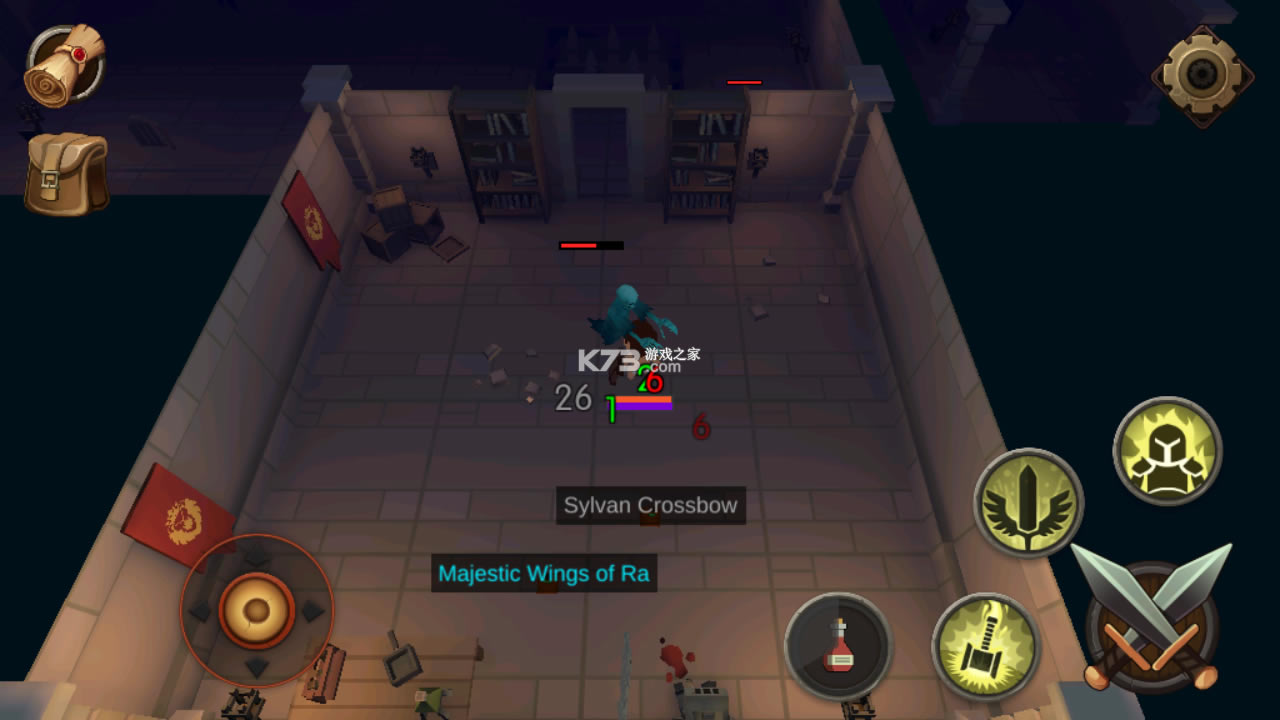Tap the virtual movement joystick

click(257, 610)
